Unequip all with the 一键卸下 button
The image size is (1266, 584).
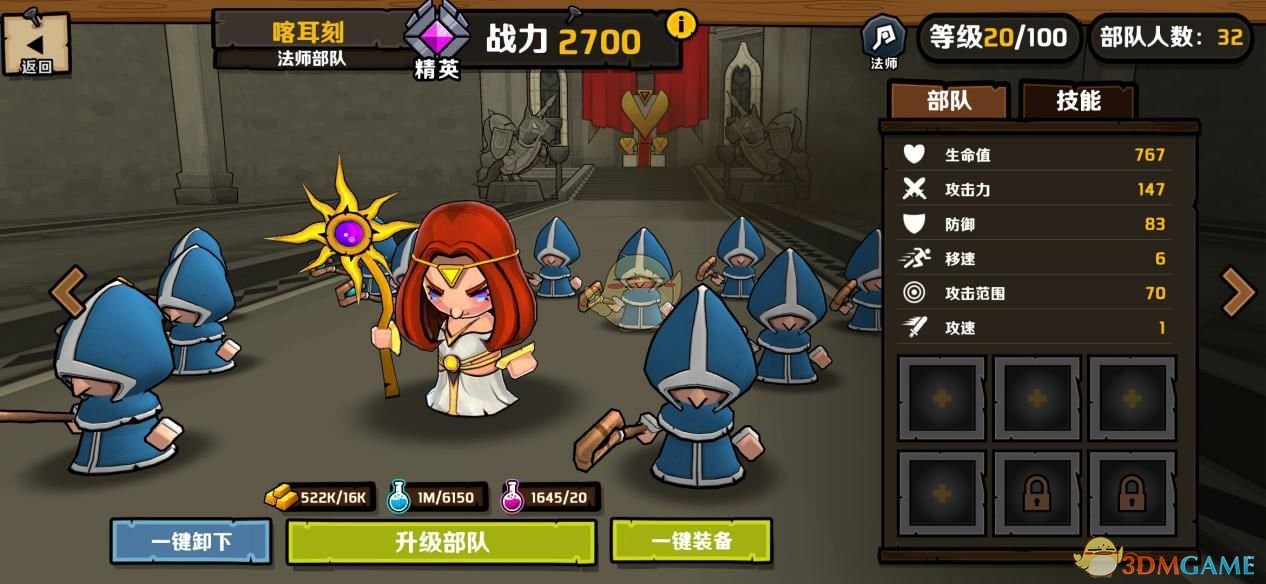(191, 542)
